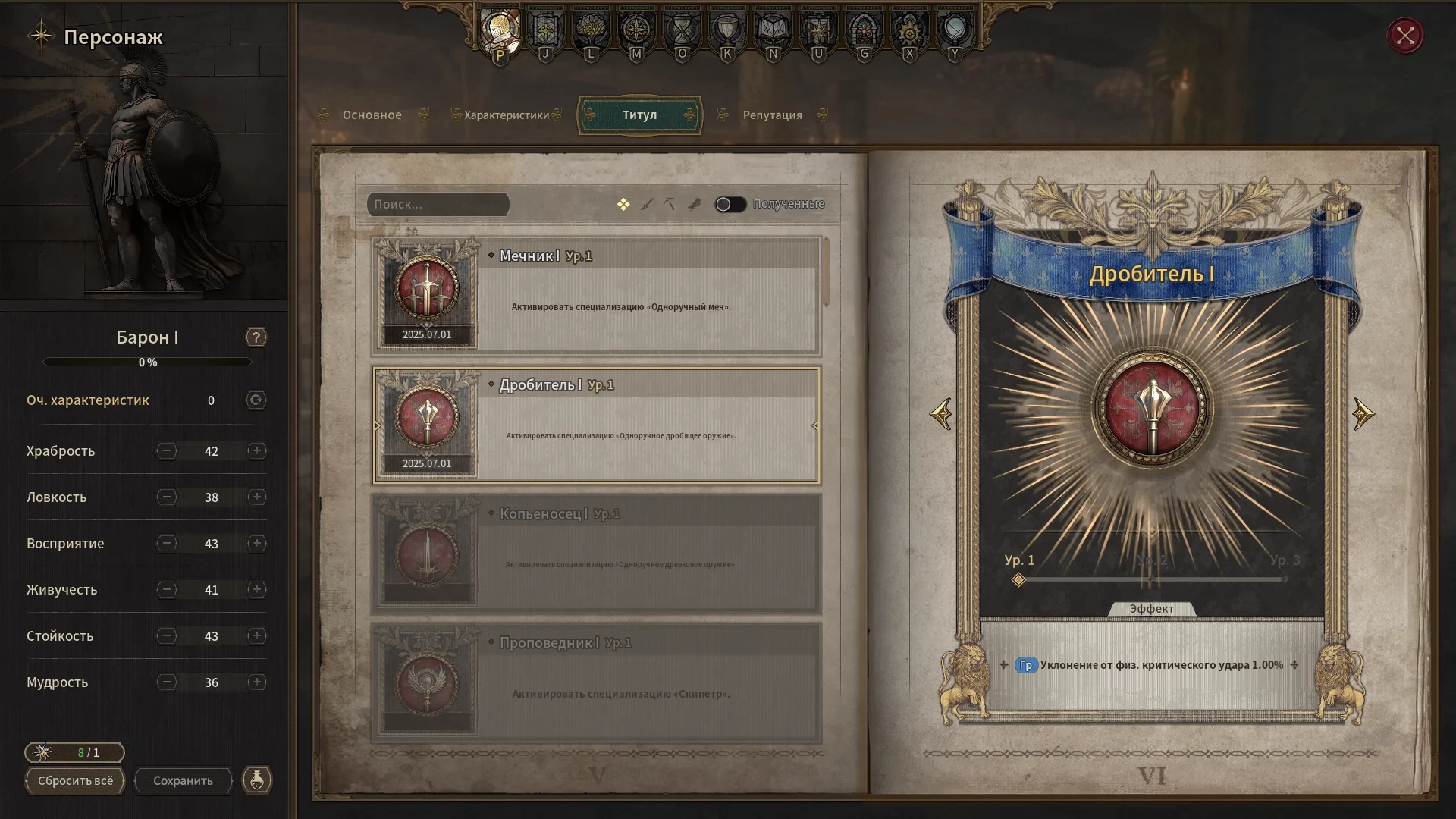Click the Сохранить button
Image resolution: width=1456 pixels, height=819 pixels.
coord(183,780)
